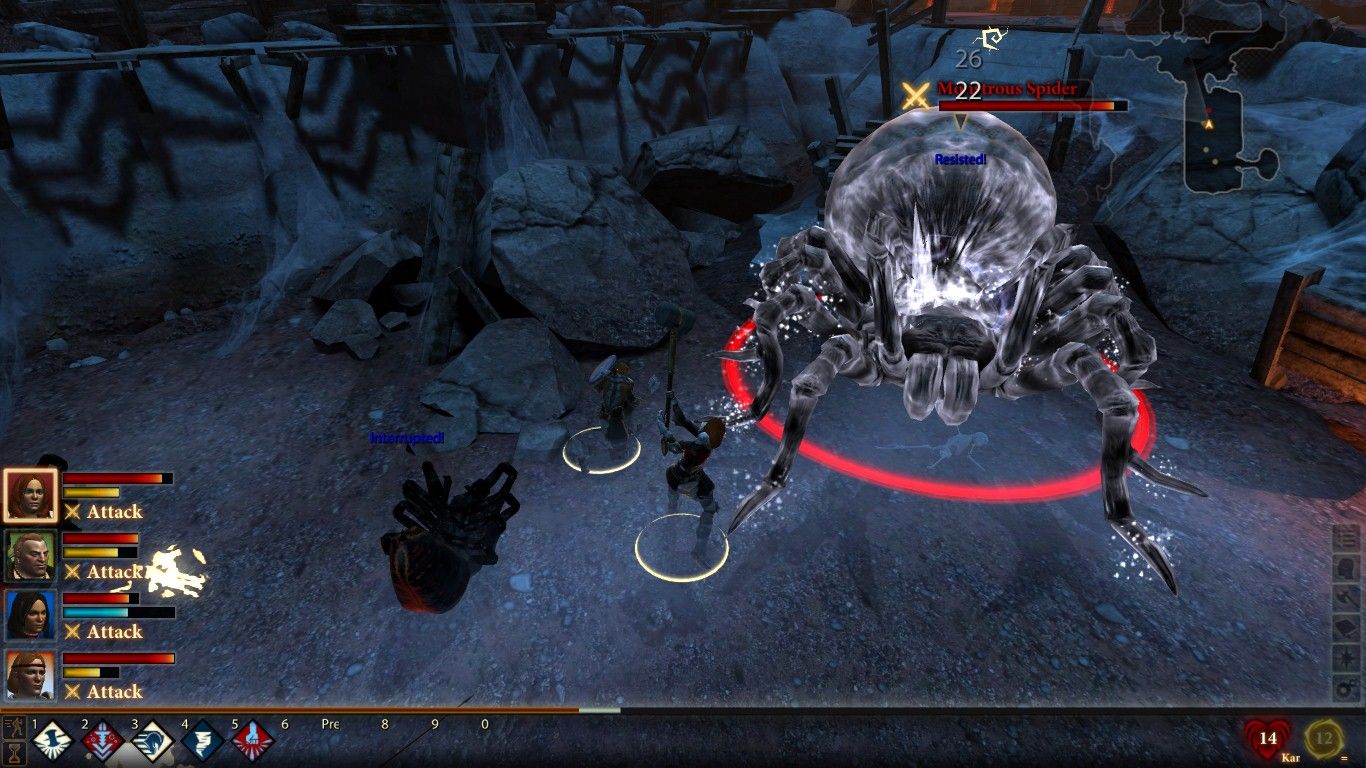Viewport: 1366px width, 768px height.
Task: Use the horse head charge ability
Action: pyautogui.click(x=152, y=742)
